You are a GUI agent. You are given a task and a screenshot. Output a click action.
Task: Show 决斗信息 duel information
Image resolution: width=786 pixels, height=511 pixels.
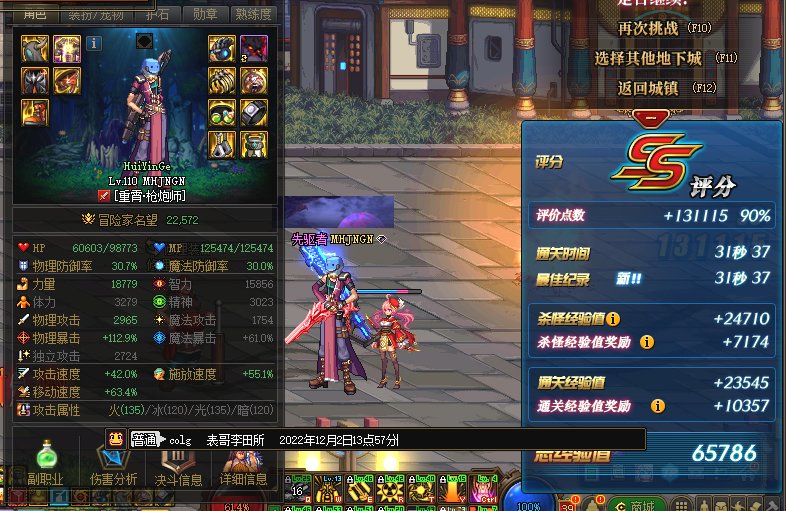tap(177, 467)
